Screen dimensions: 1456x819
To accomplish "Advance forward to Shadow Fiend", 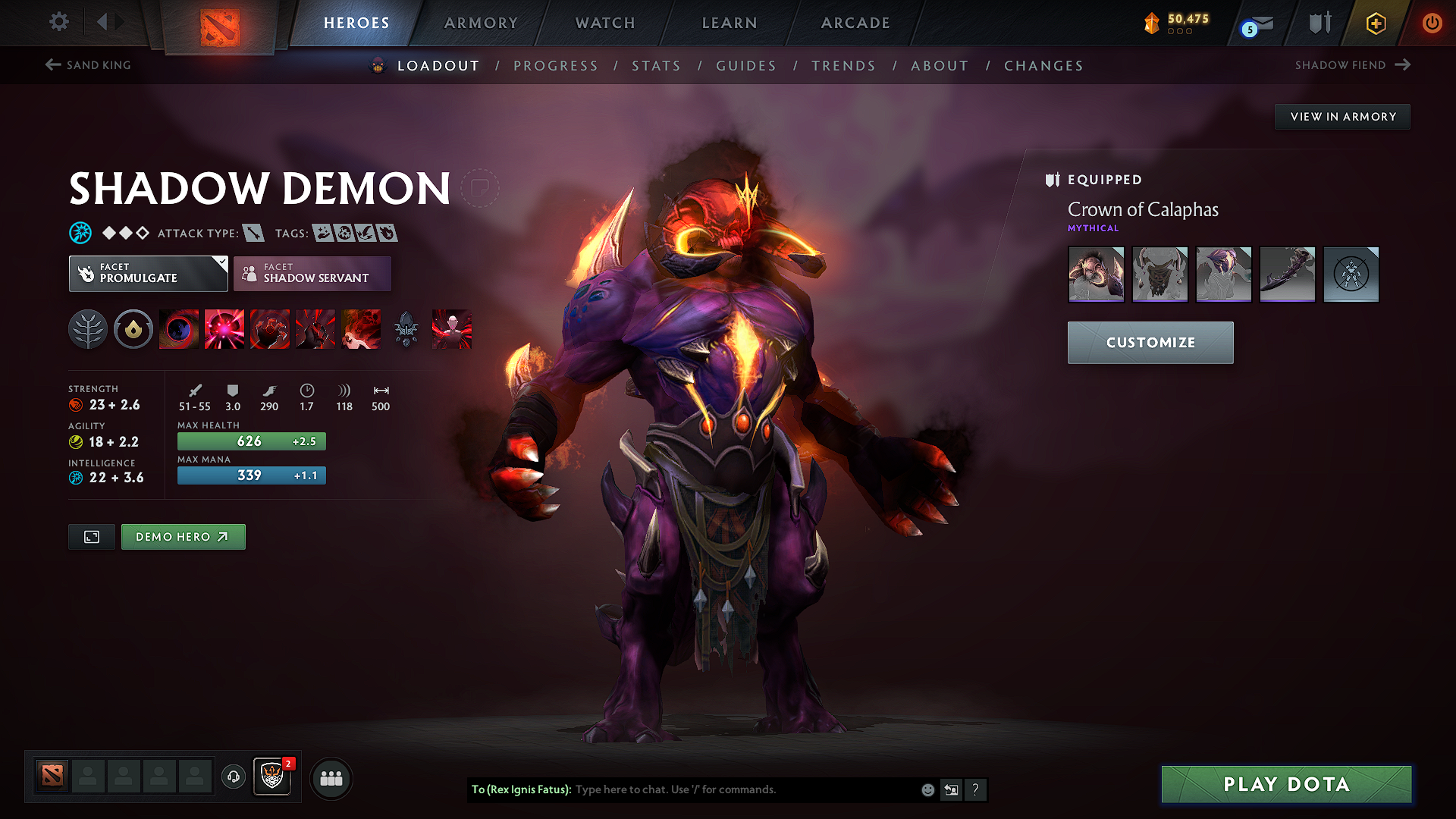I will tap(1357, 65).
